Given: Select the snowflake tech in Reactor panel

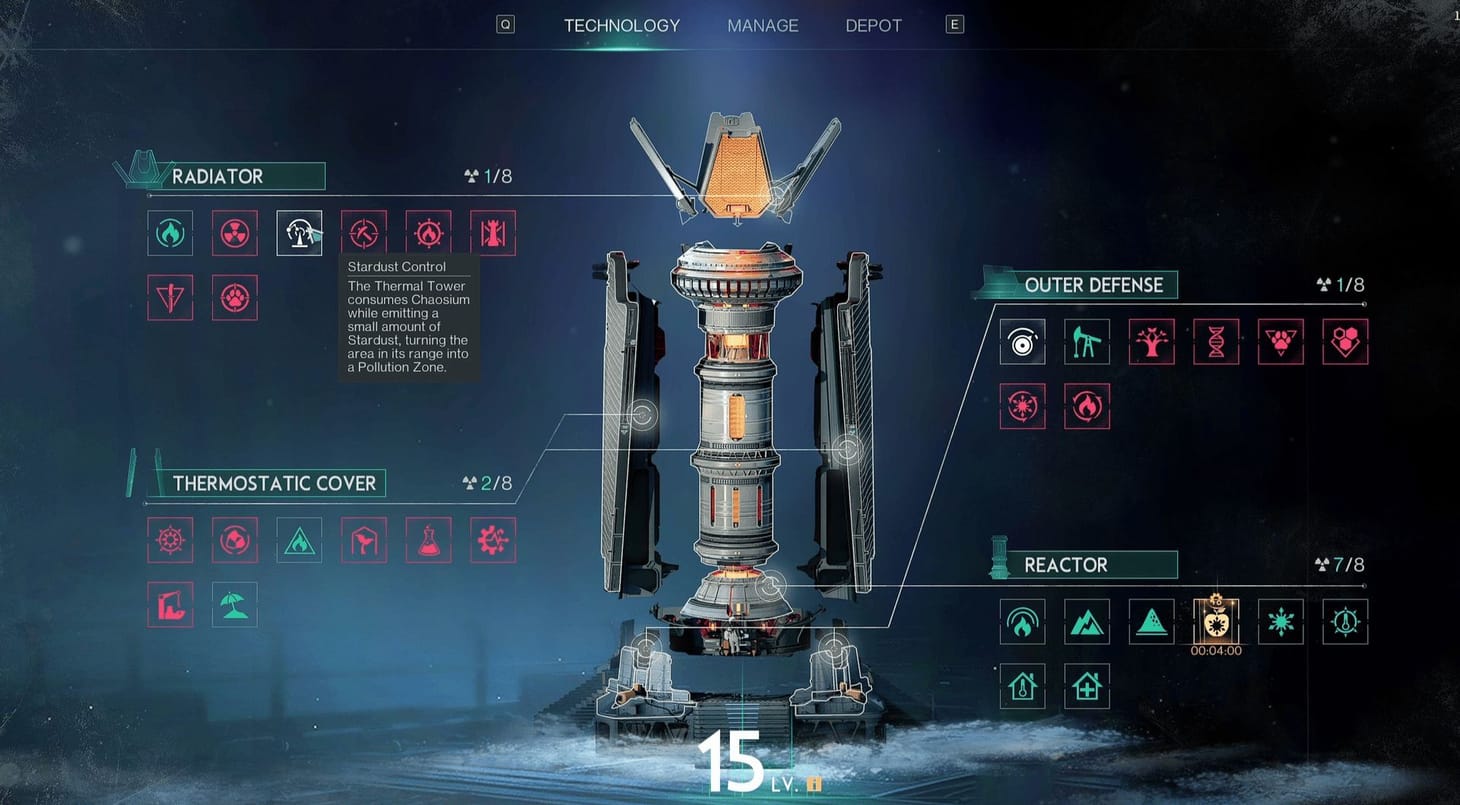Looking at the screenshot, I should point(1280,621).
